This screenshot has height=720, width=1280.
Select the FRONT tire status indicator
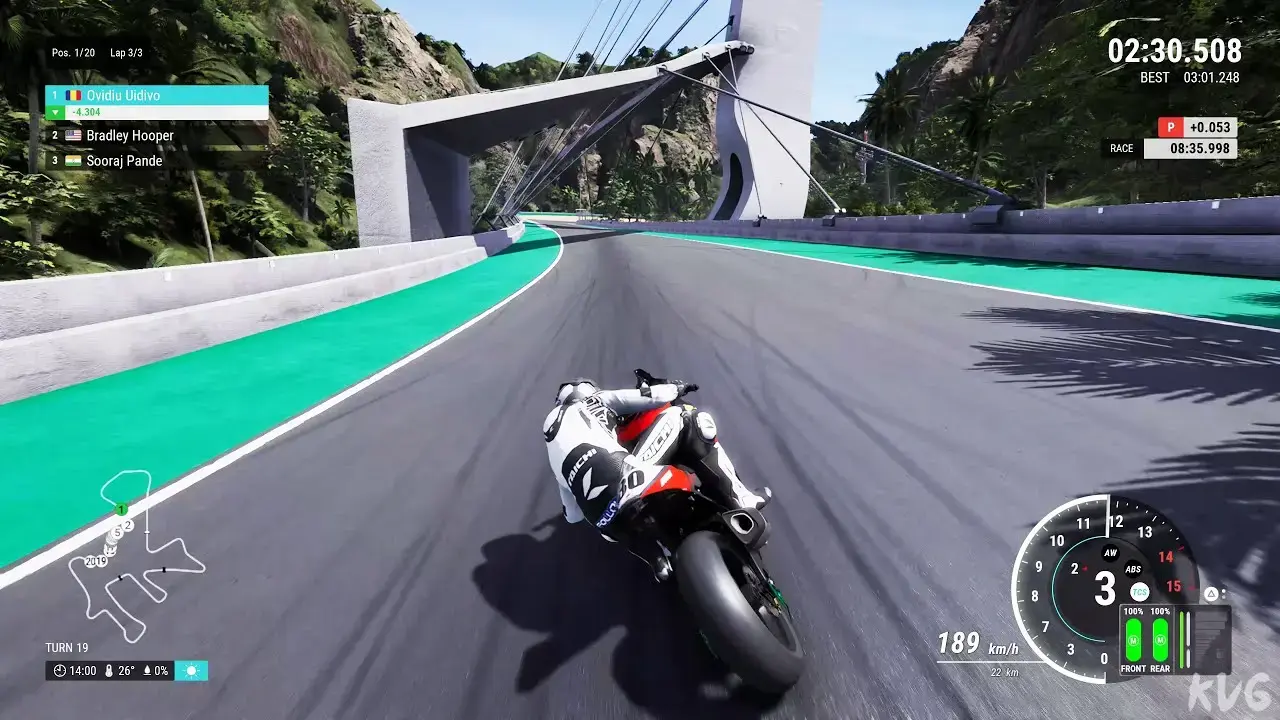[x=1133, y=638]
